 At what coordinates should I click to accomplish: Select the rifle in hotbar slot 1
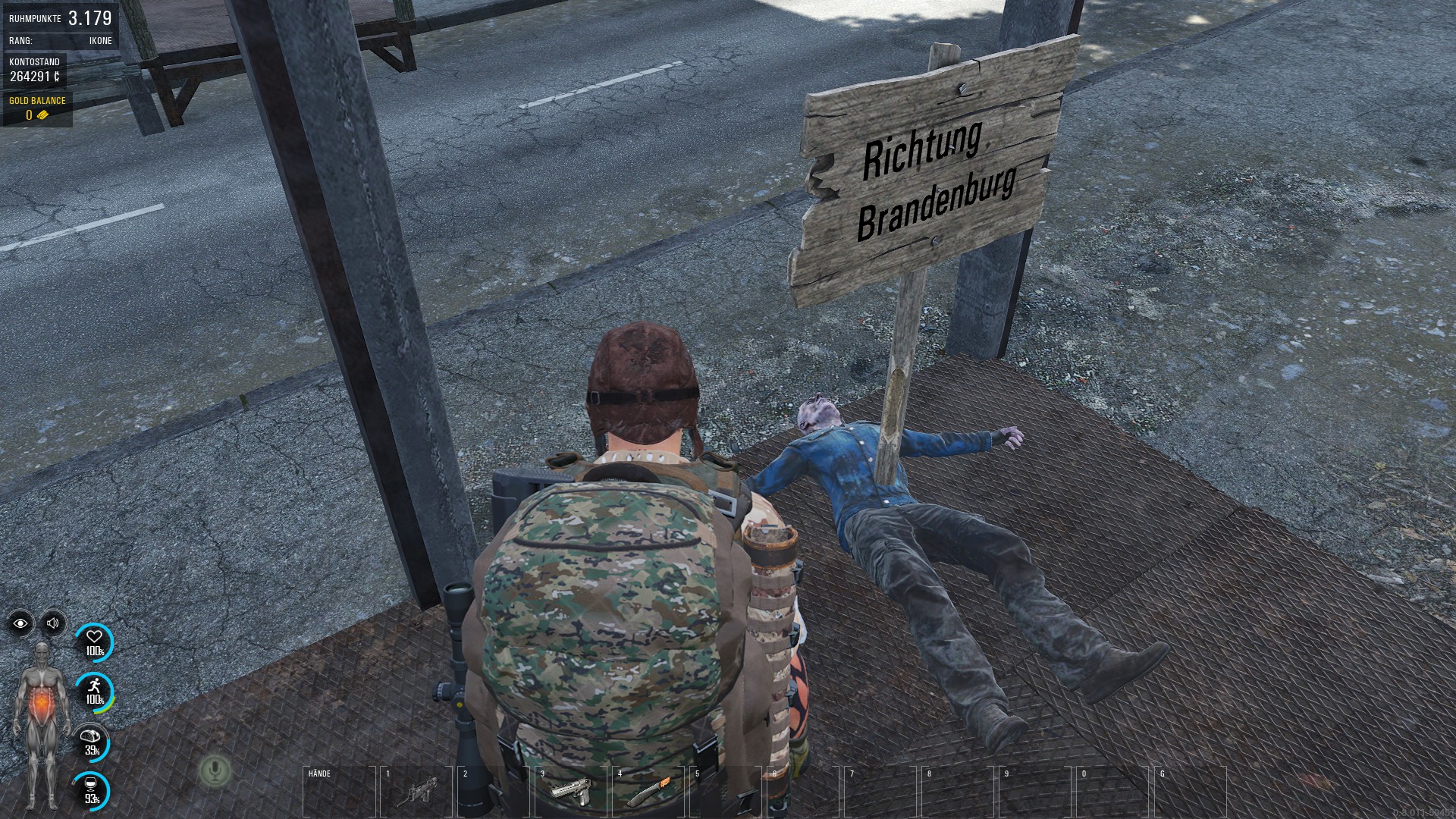[416, 792]
